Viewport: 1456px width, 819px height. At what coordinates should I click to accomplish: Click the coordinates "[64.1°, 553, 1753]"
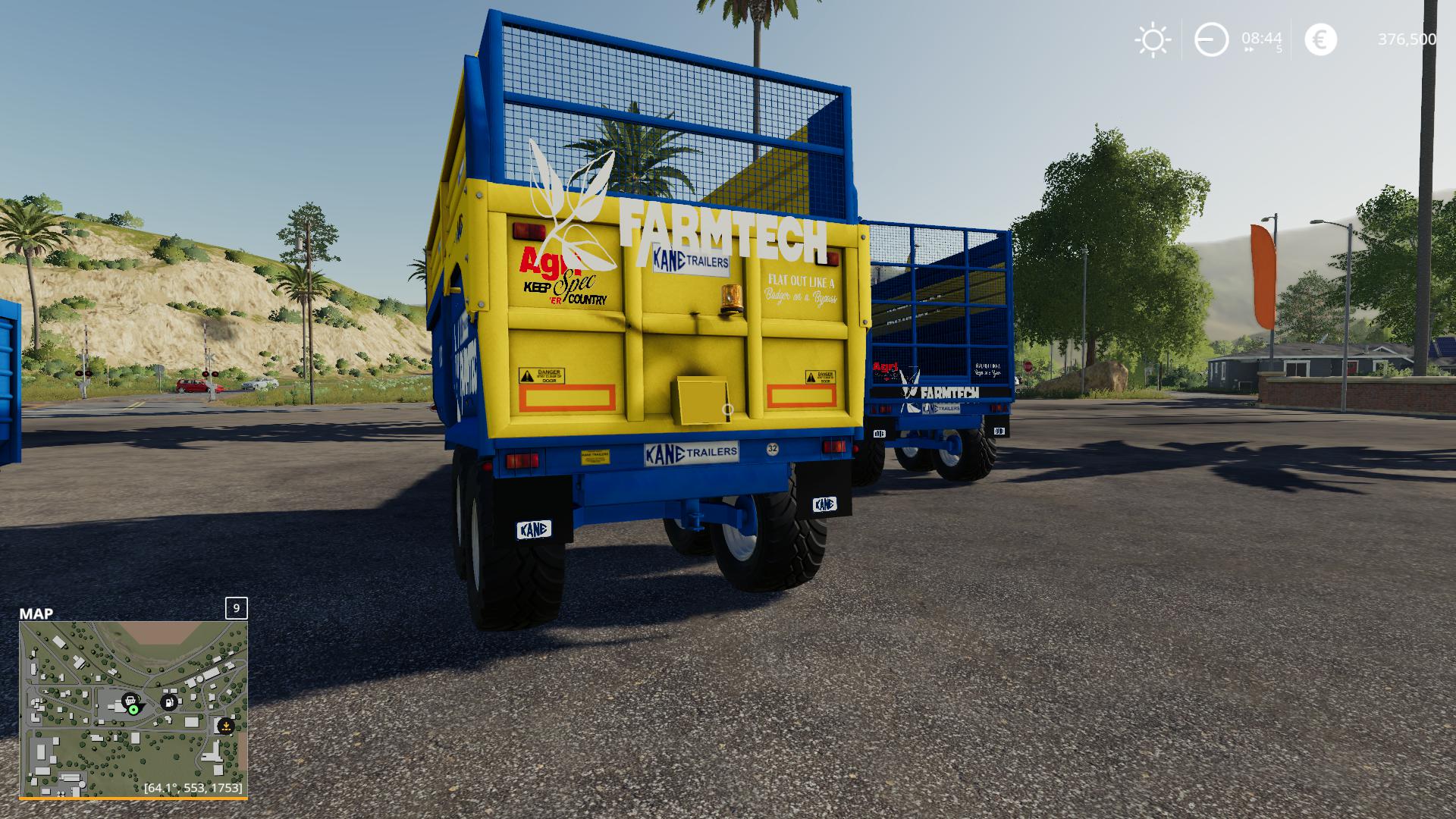pos(193,789)
